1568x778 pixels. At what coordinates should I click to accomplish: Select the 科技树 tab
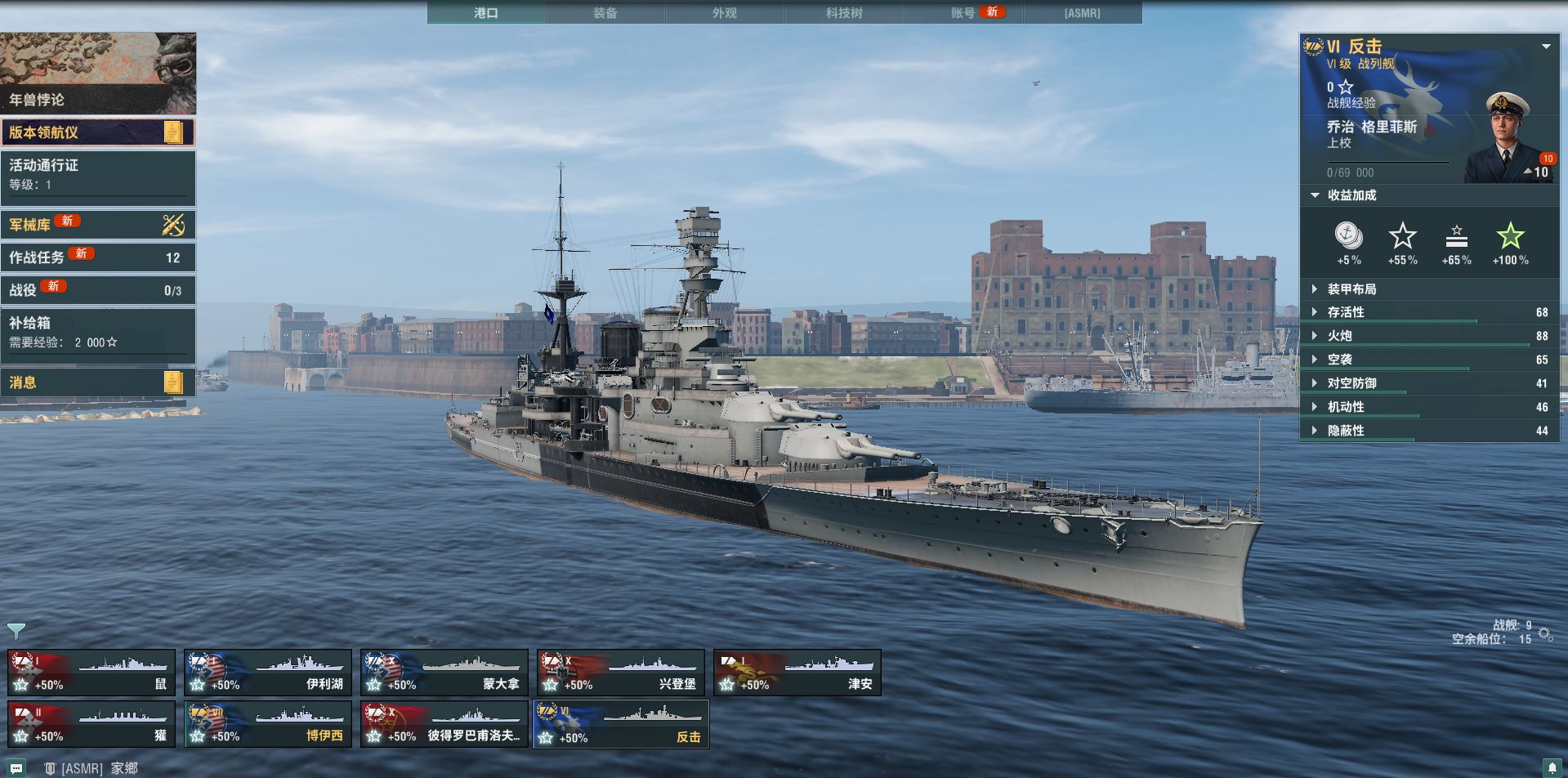pyautogui.click(x=844, y=12)
